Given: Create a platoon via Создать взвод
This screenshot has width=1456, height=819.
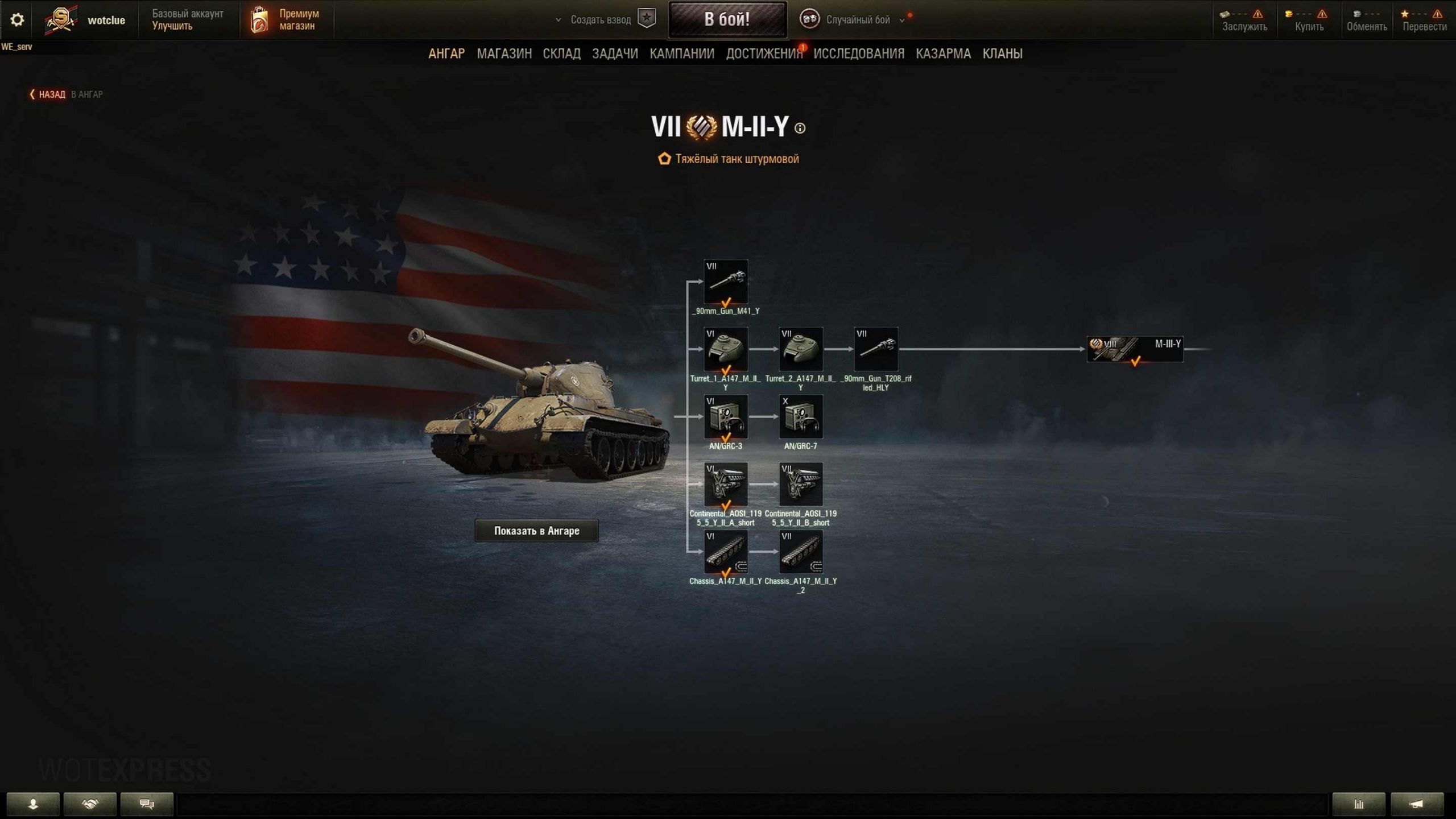Looking at the screenshot, I should pyautogui.click(x=601, y=20).
